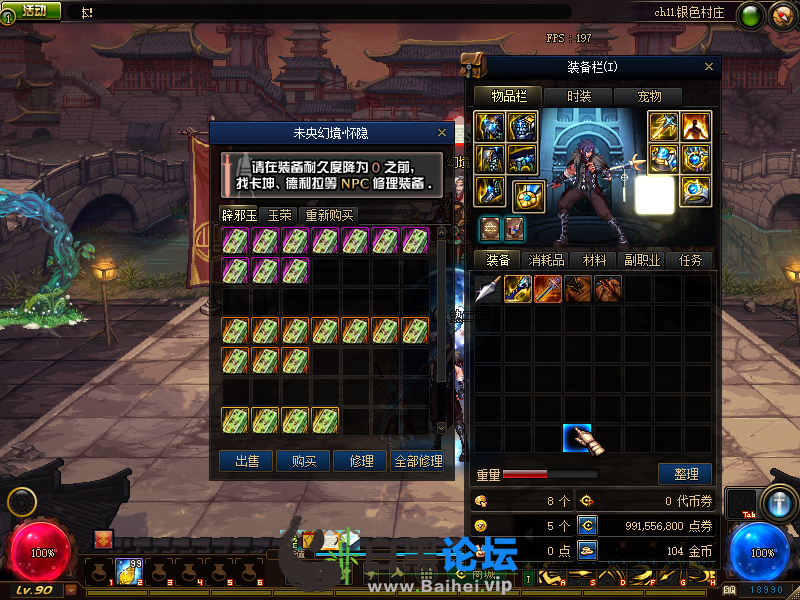
Task: Click the 出售 sell button
Action: [x=247, y=461]
